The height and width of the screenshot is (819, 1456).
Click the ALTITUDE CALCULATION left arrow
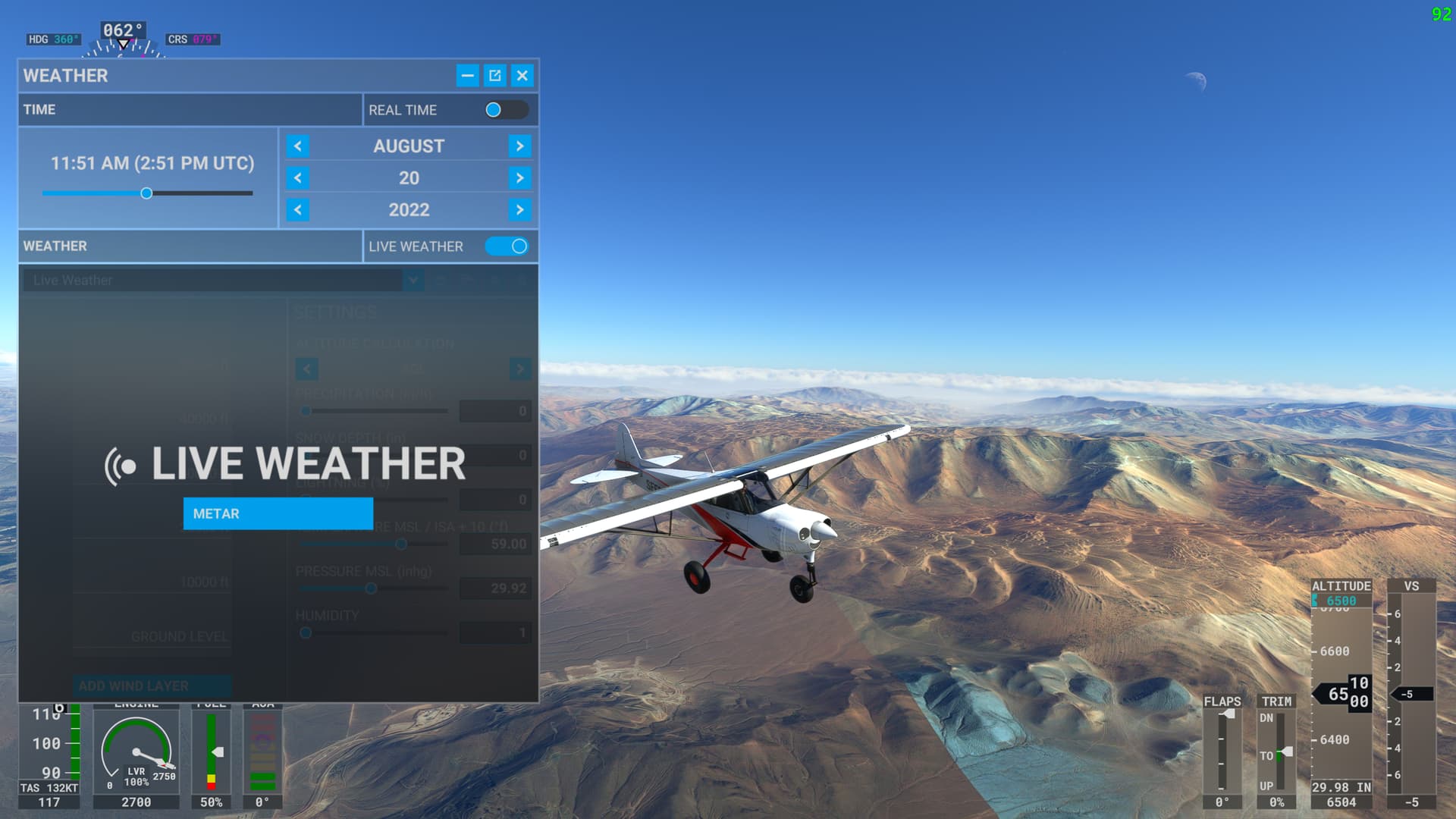coord(306,369)
